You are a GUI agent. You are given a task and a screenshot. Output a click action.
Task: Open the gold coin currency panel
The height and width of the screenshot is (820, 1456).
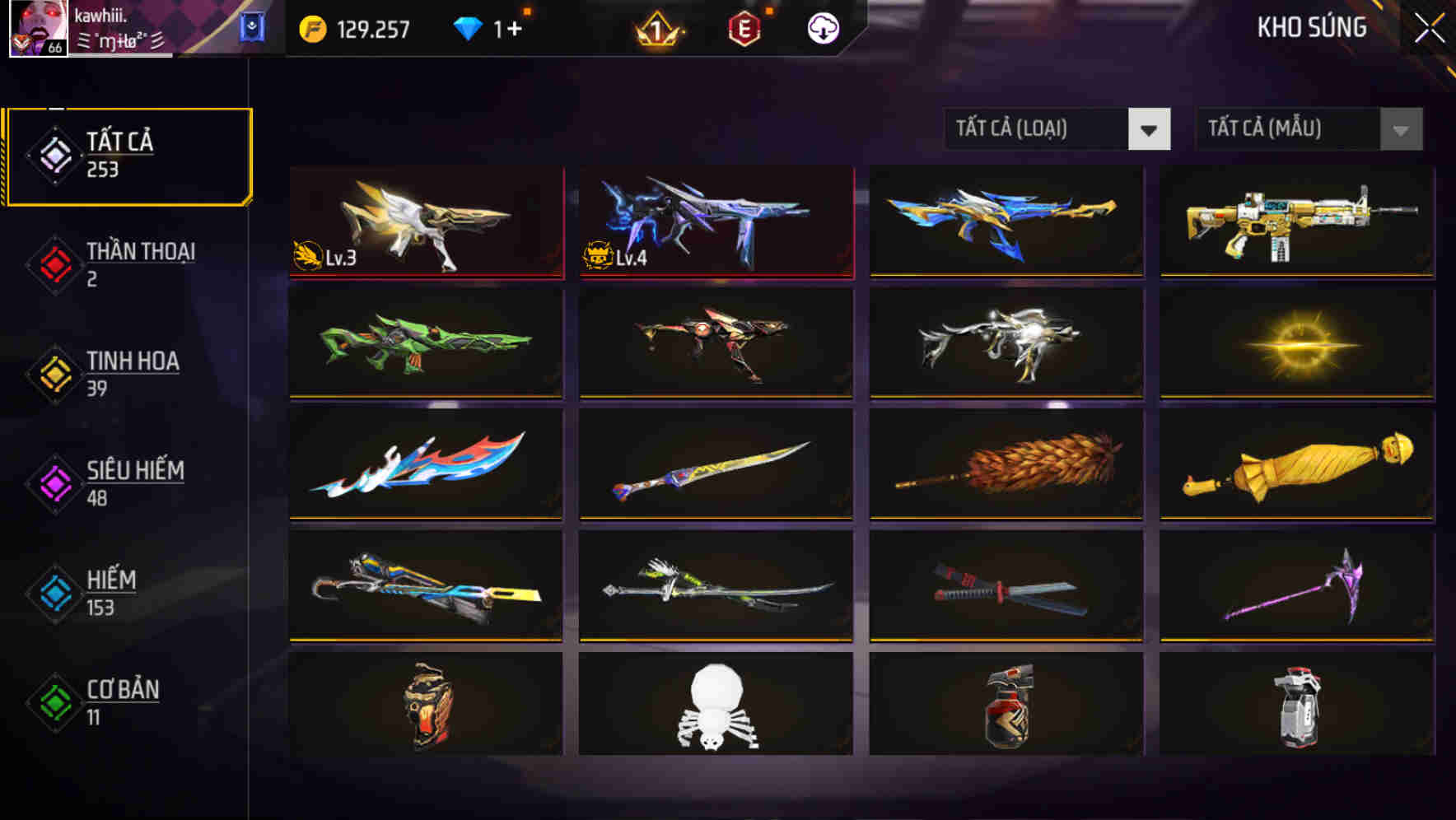click(311, 27)
